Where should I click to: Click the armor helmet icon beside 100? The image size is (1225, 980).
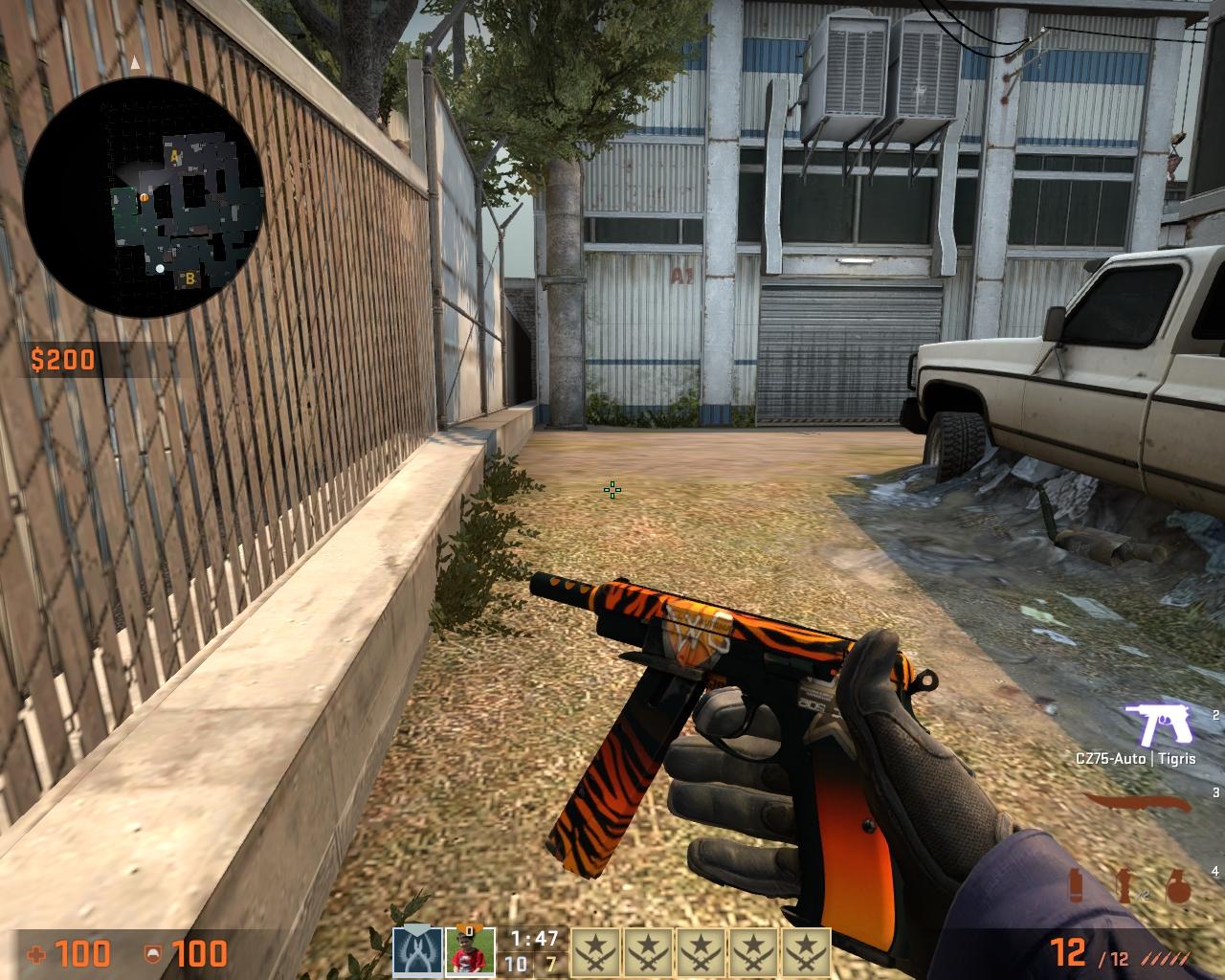click(x=153, y=954)
